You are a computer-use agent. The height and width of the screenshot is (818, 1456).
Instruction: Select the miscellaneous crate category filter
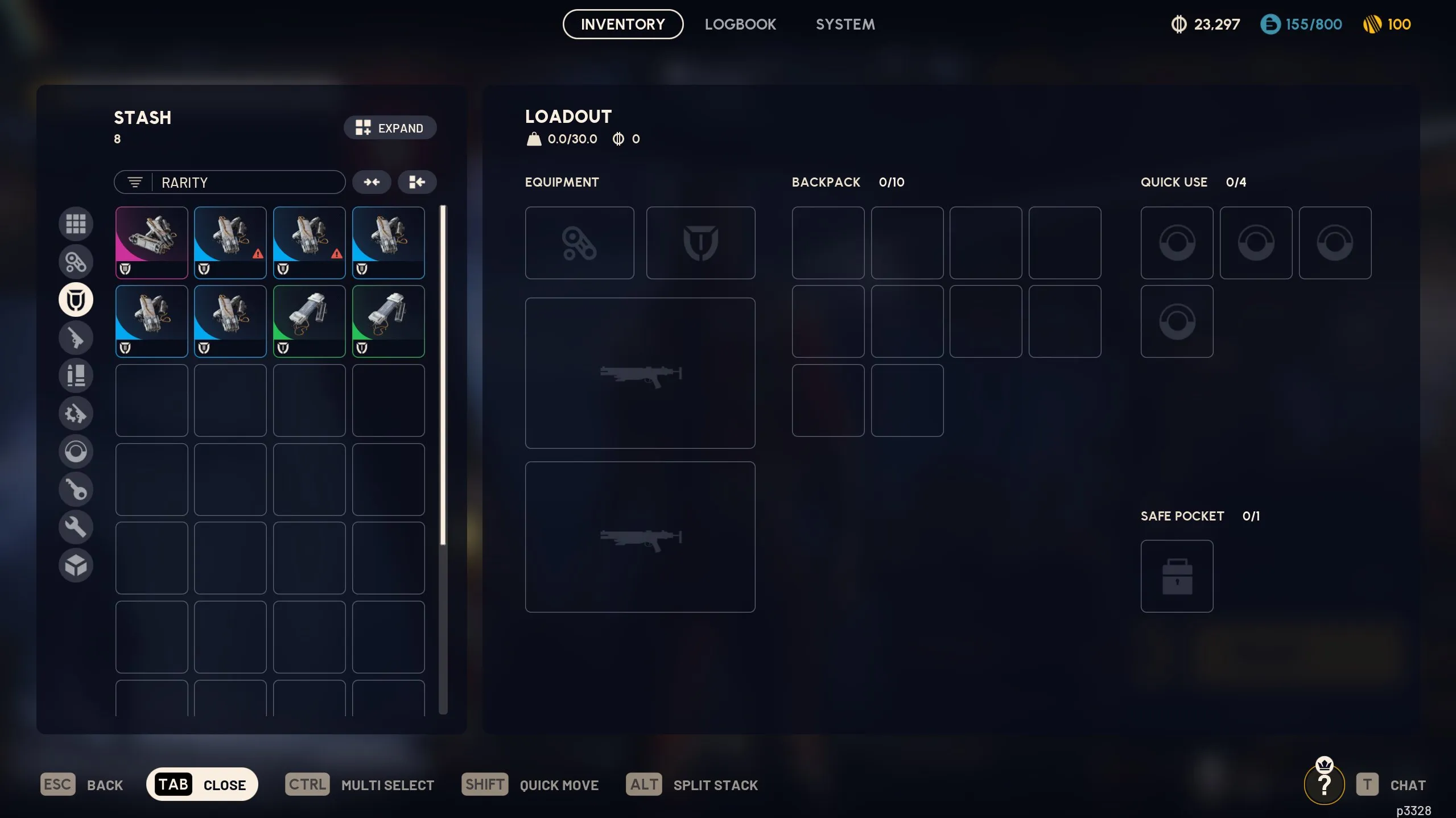(76, 565)
